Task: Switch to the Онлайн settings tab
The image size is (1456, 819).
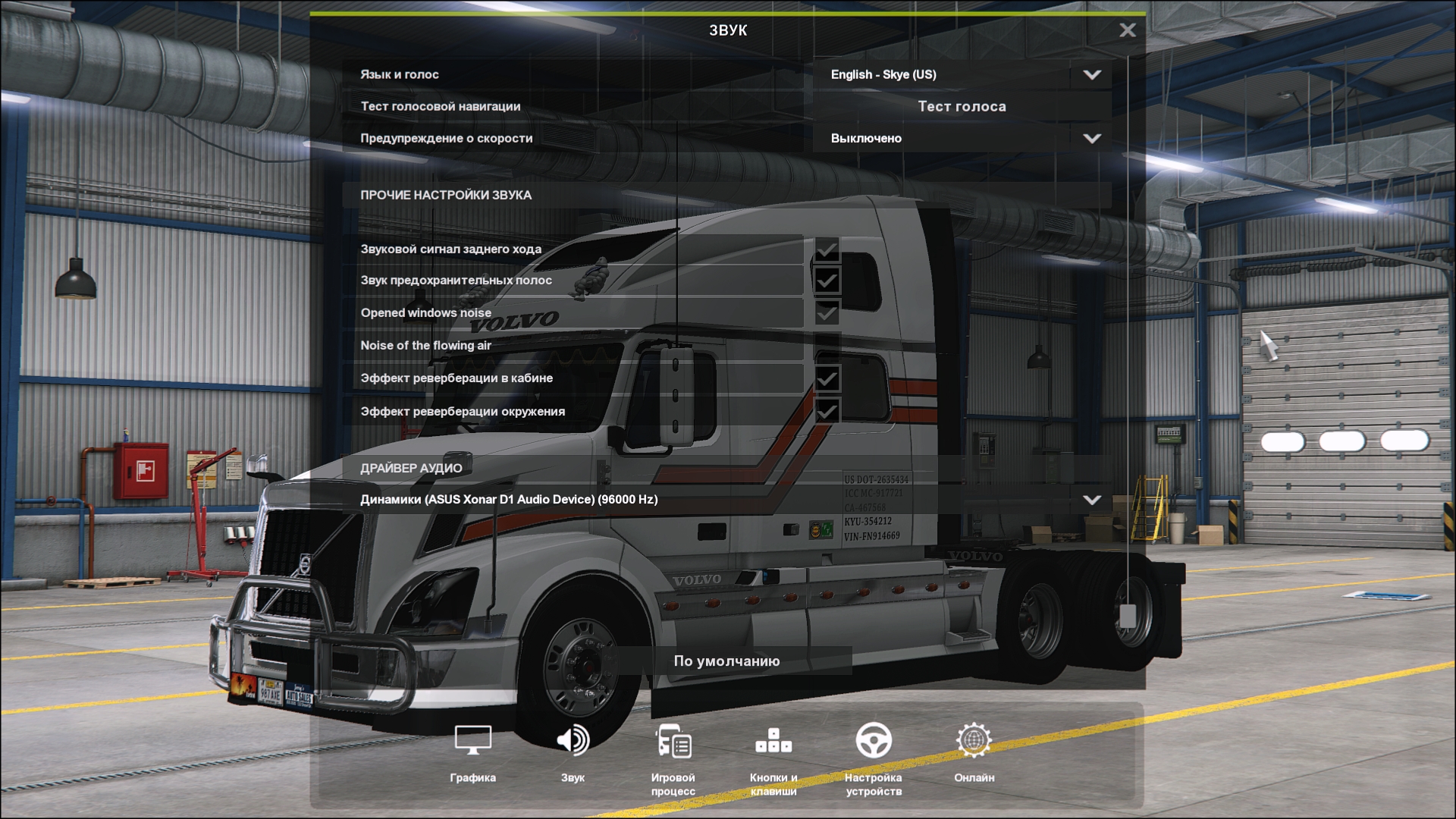Action: [x=974, y=751]
